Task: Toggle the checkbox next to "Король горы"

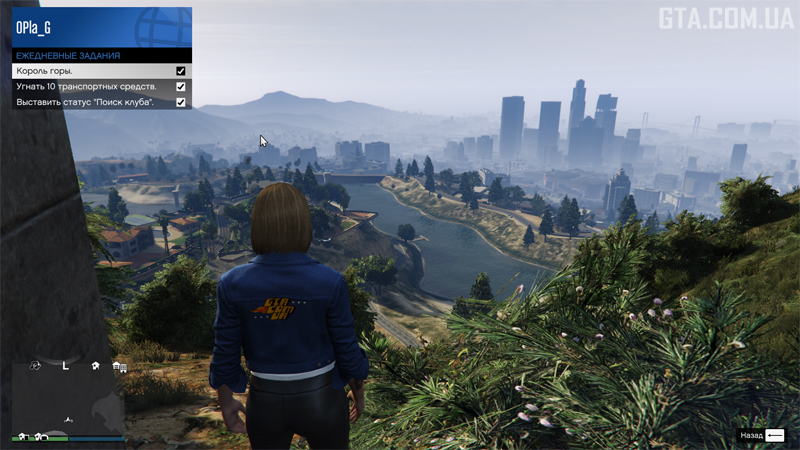Action: pyautogui.click(x=181, y=72)
